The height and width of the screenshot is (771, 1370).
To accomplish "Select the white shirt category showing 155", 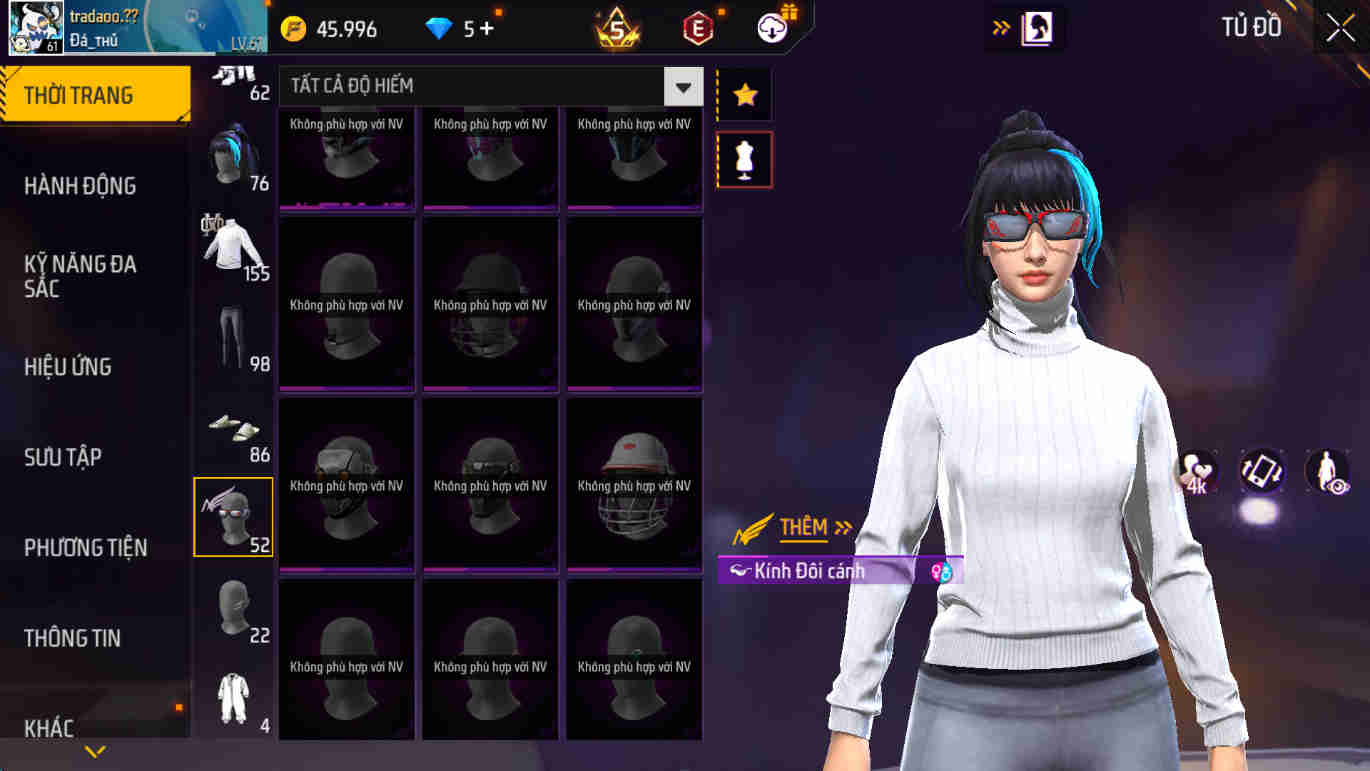I will [233, 243].
